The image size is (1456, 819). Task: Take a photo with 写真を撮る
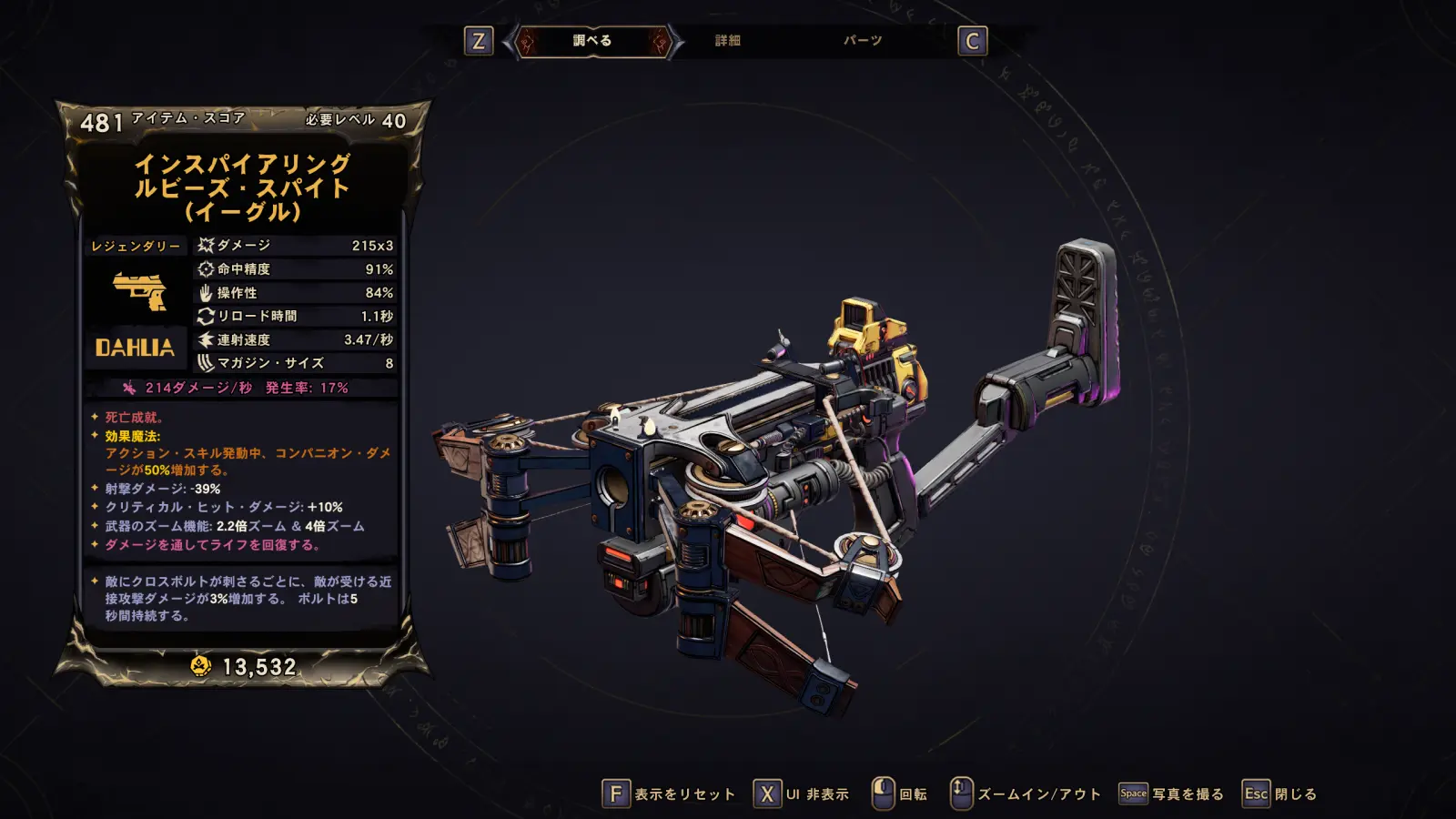[x=1171, y=794]
